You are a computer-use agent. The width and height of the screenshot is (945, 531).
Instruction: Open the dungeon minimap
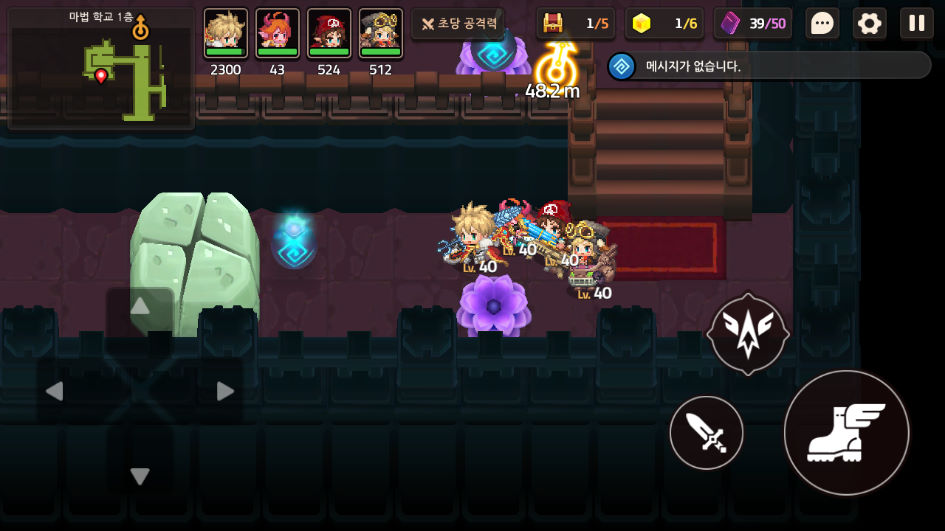point(101,69)
